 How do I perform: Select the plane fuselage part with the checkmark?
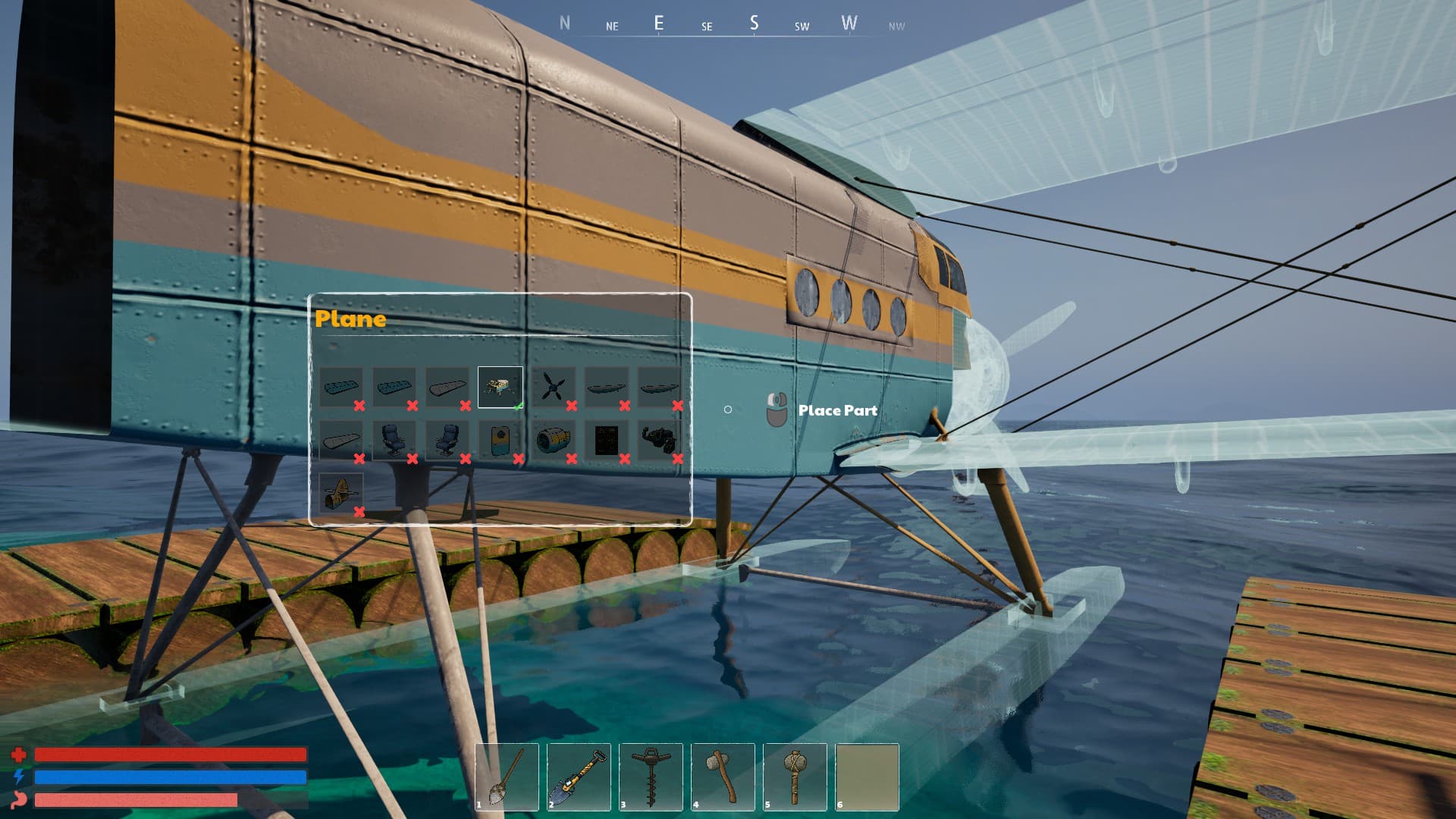click(500, 387)
